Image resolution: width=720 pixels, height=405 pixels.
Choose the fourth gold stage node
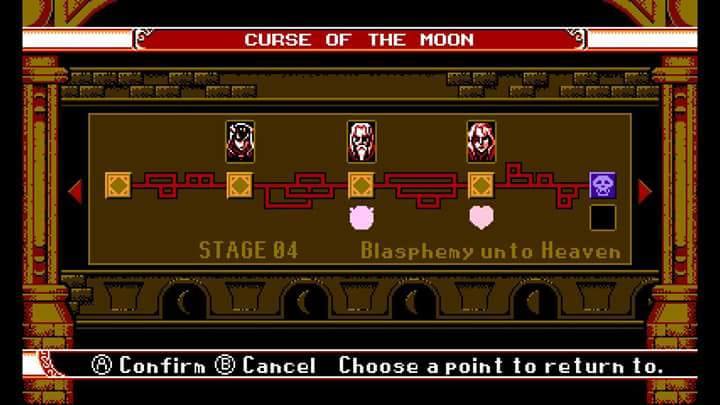pyautogui.click(x=481, y=185)
